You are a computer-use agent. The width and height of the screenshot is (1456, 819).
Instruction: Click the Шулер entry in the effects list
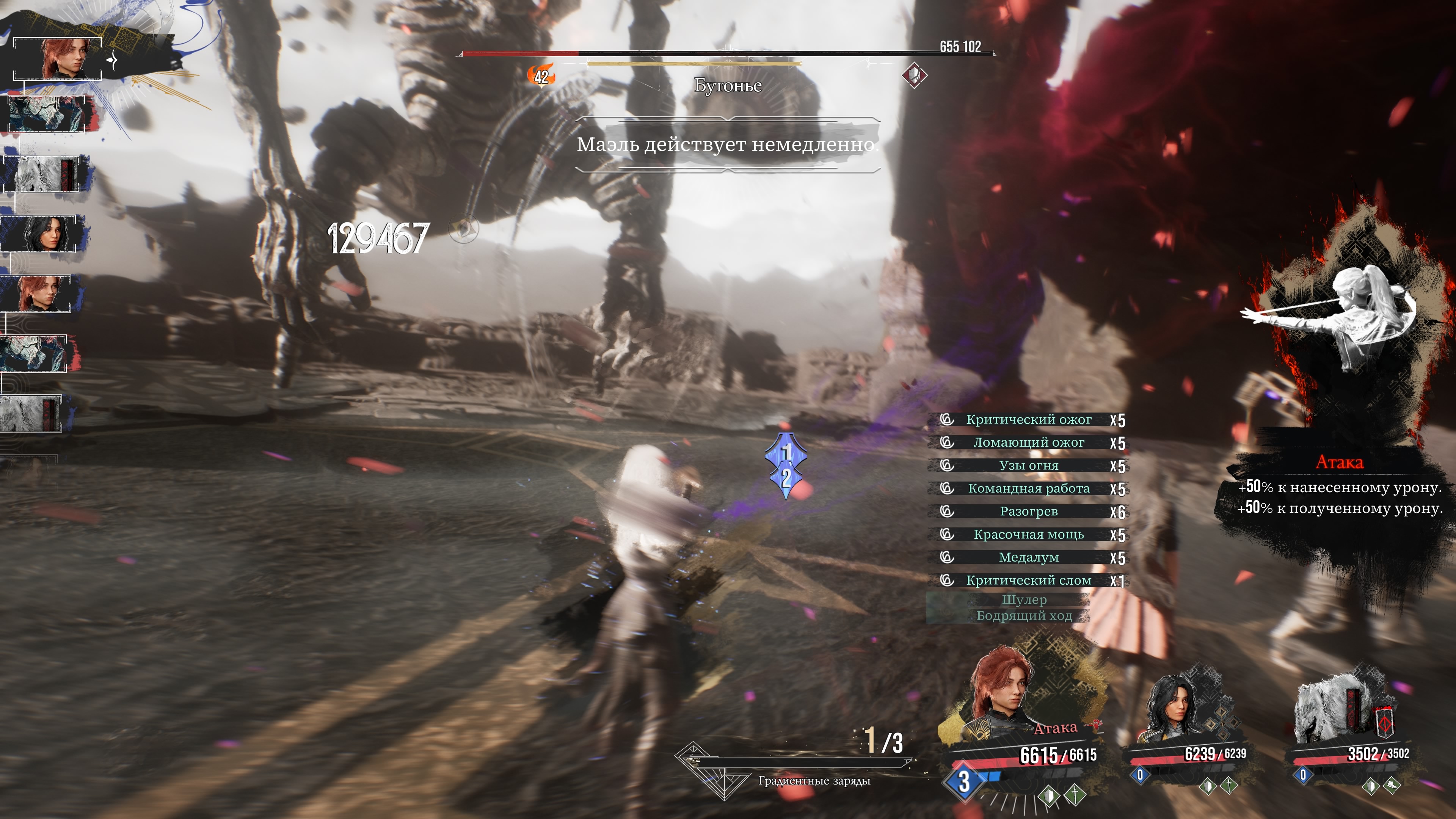pyautogui.click(x=1024, y=600)
